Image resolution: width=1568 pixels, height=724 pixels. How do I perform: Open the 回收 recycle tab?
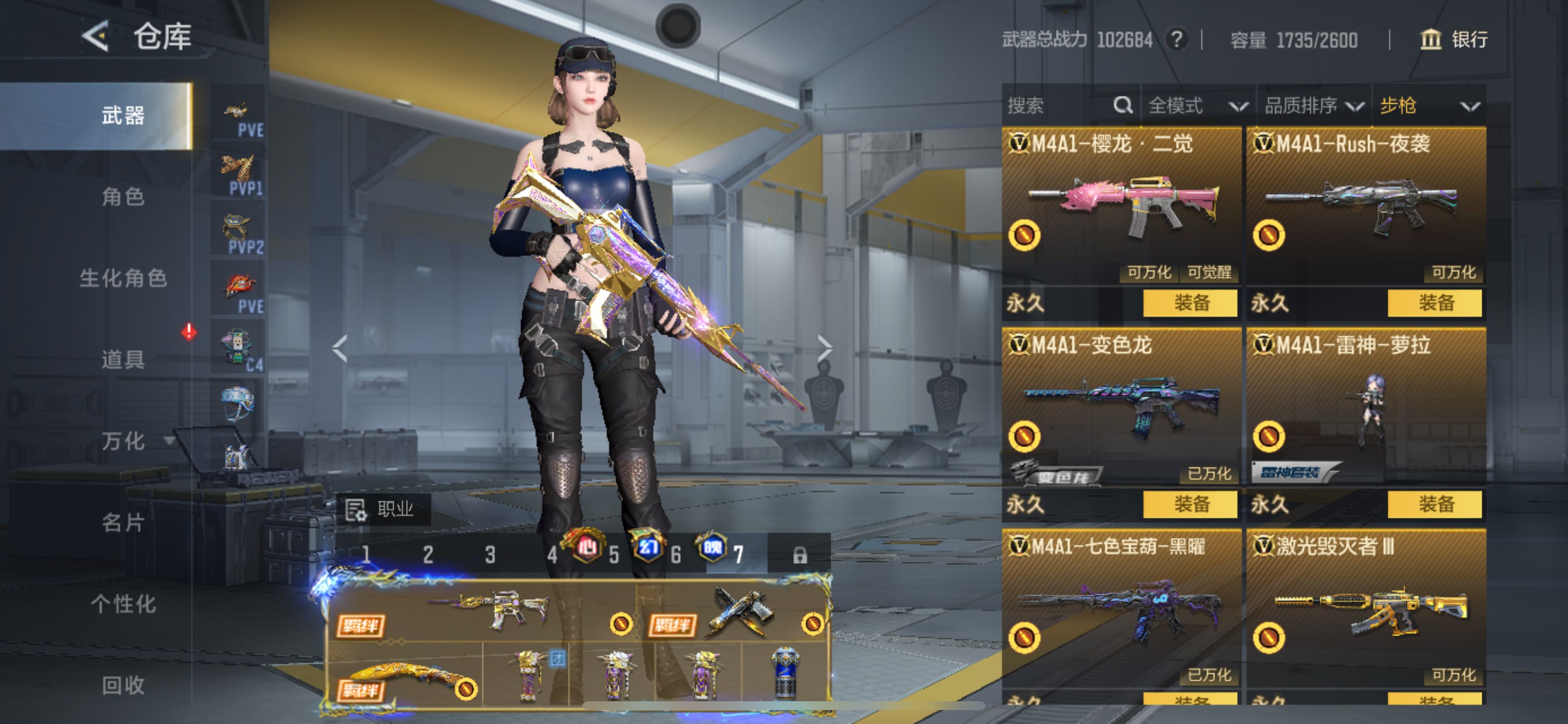tap(123, 686)
